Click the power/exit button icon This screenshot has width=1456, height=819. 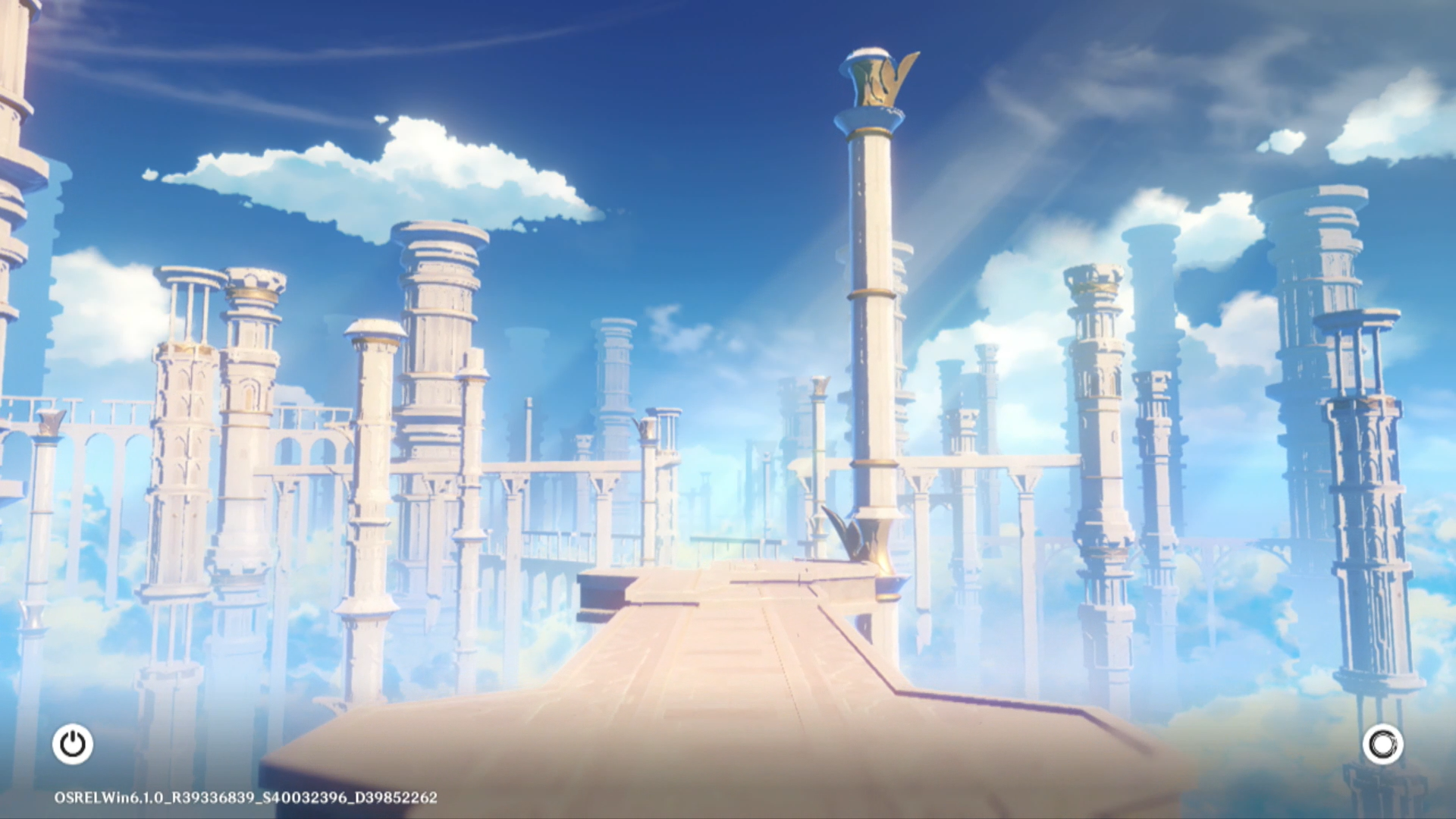[x=73, y=744]
